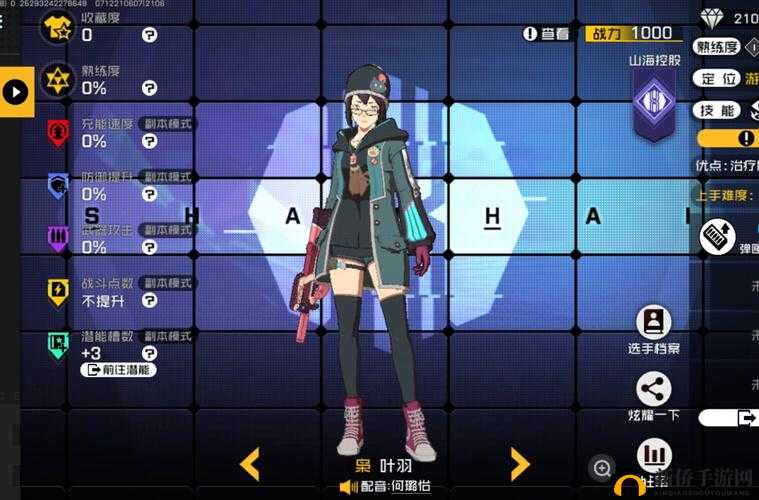Show help for 潜能槽数 question mark
Image resolution: width=759 pixels, height=500 pixels.
(x=149, y=353)
